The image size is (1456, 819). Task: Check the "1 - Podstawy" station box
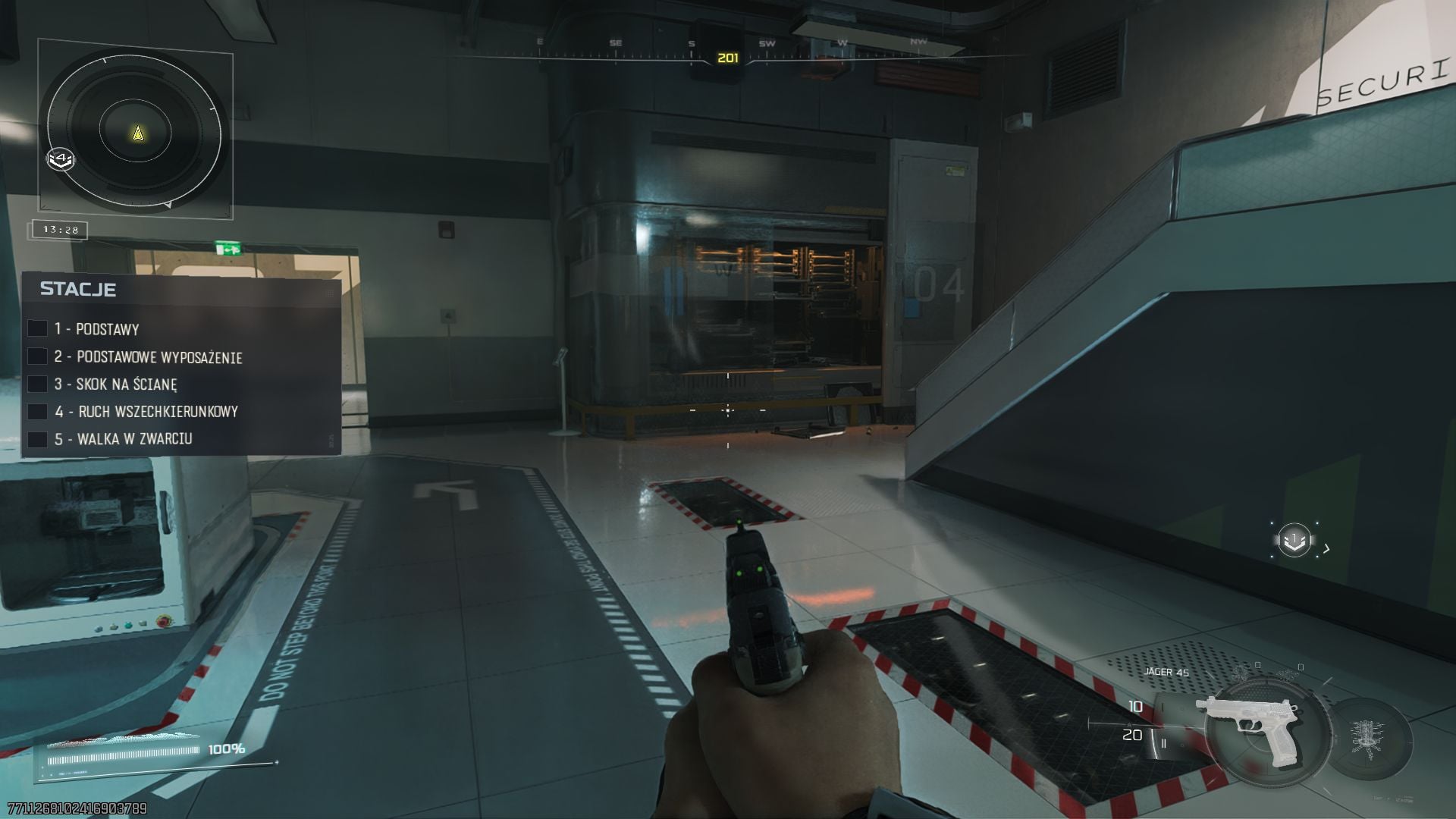(38, 328)
